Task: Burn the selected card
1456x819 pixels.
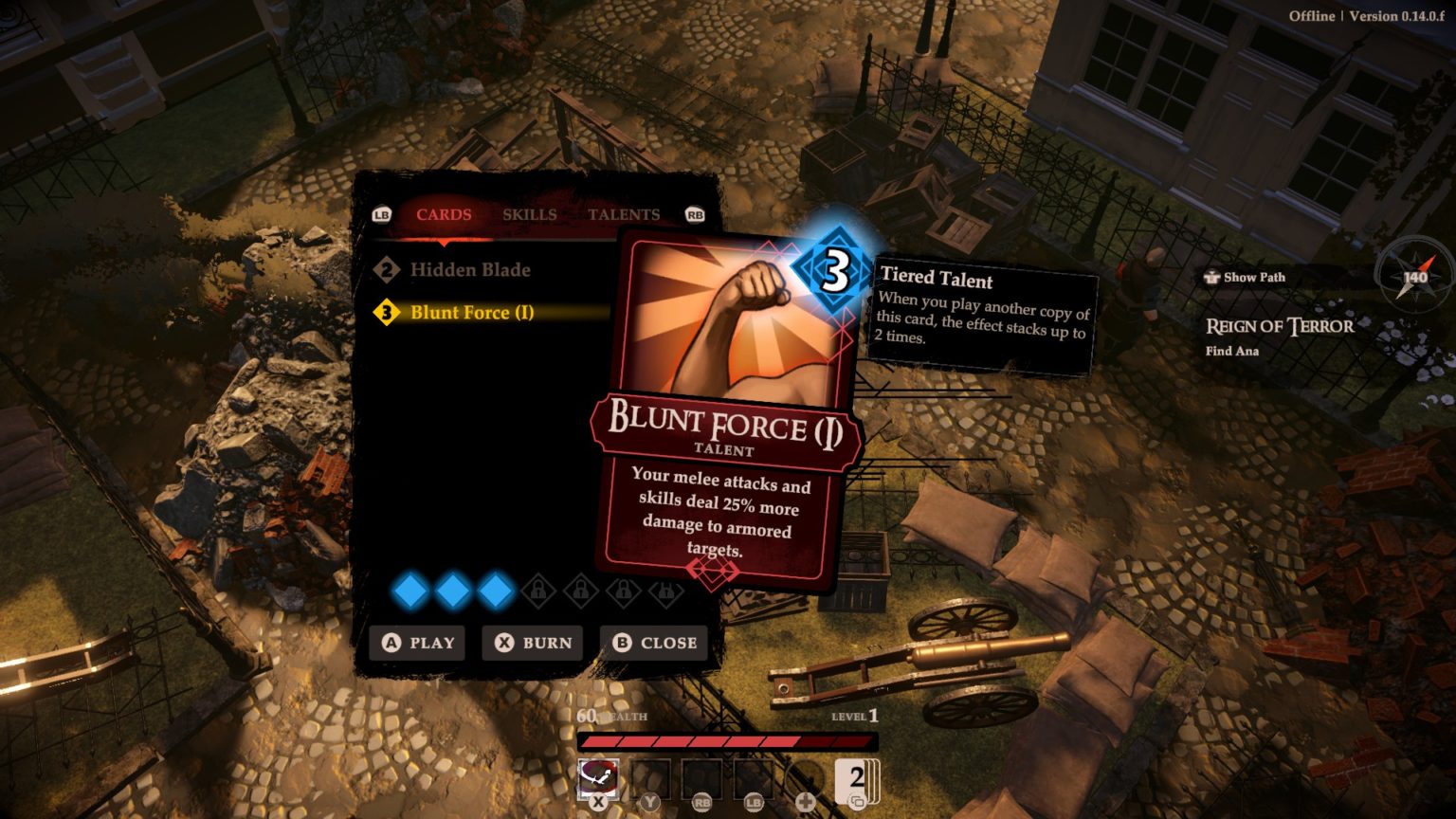Action: point(534,643)
